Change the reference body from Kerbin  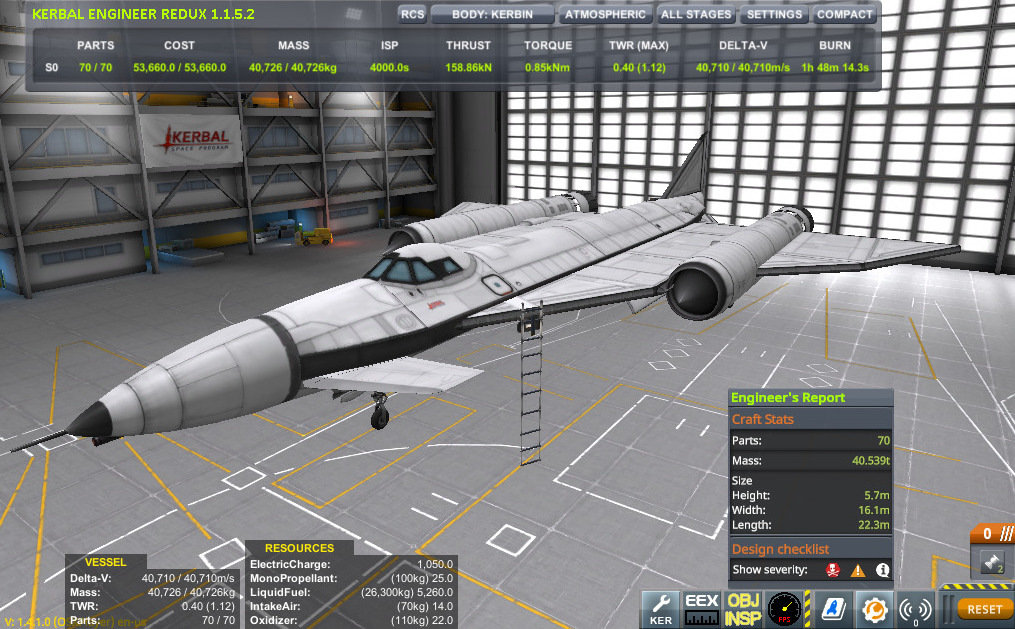(x=493, y=15)
